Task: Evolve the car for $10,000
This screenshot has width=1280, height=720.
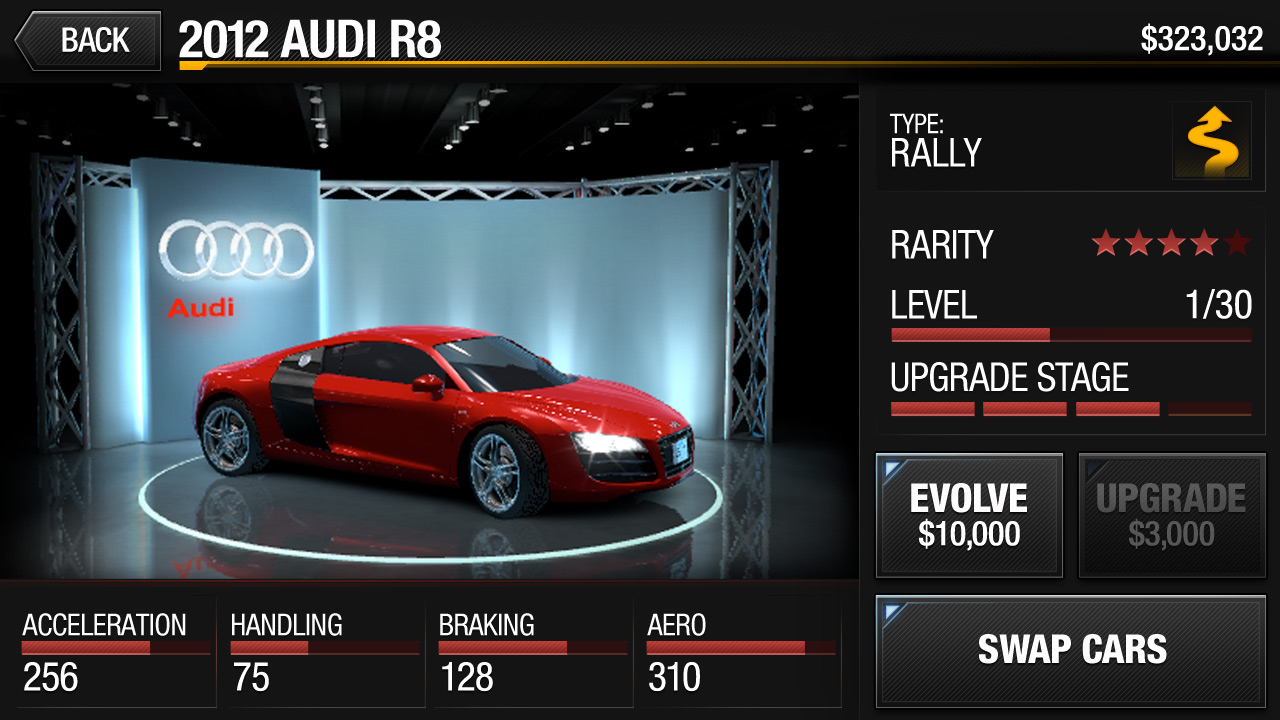Action: coord(969,515)
